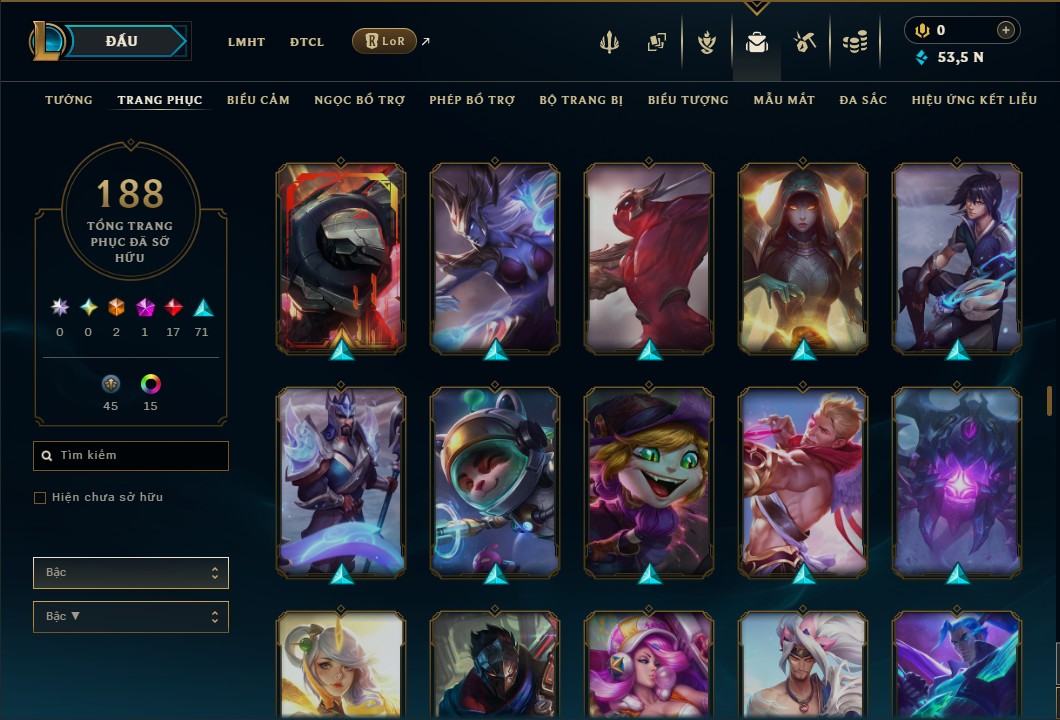Click the Tìm kiếm search field
1060x720 pixels.
click(131, 456)
